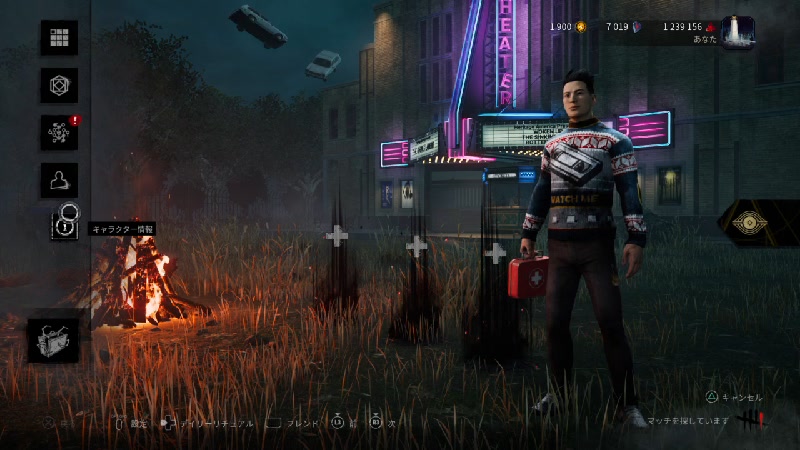The image size is (800, 450).
Task: Open the store crate icon
Action: [53, 340]
